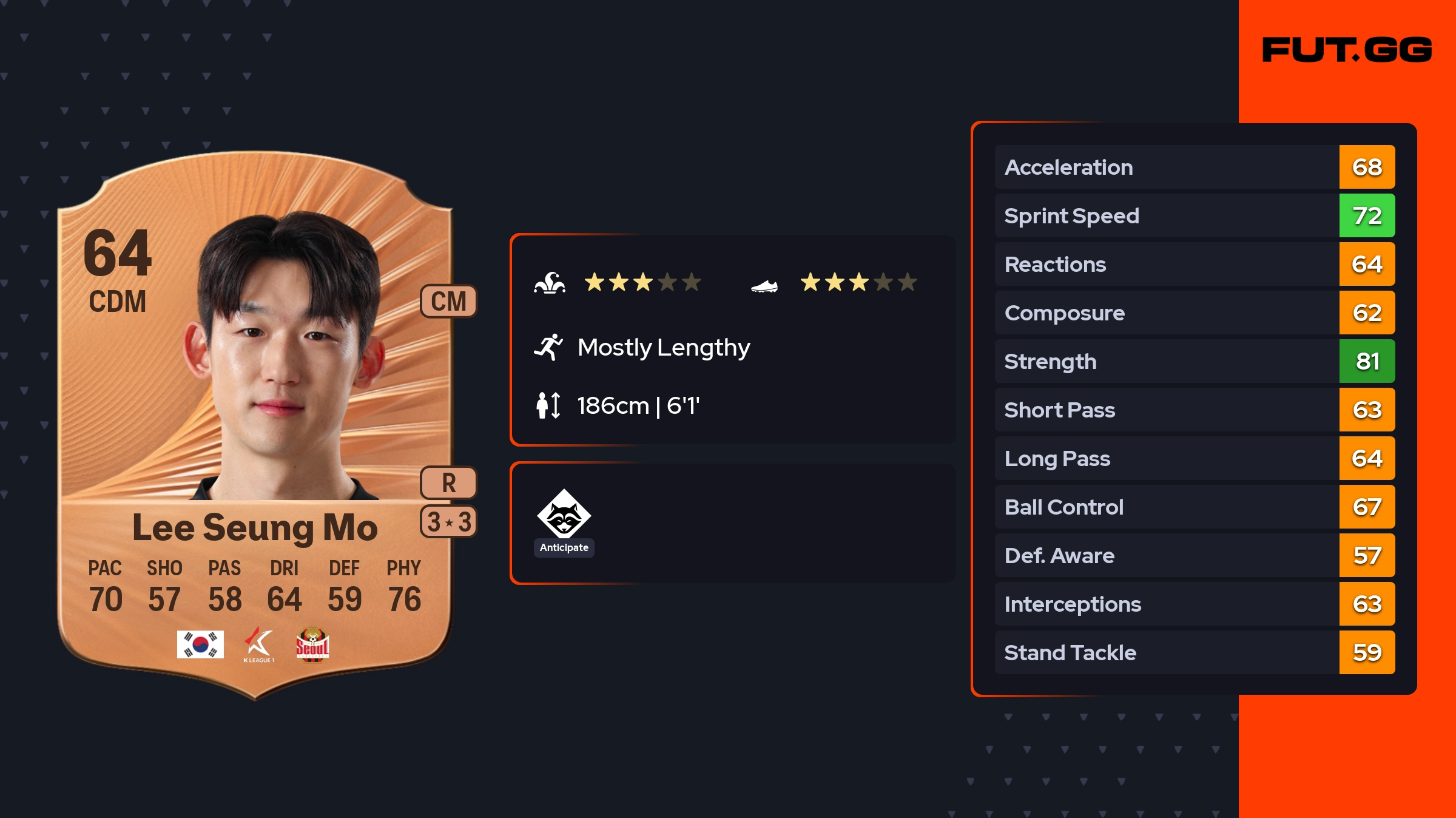The height and width of the screenshot is (818, 1456).
Task: Select the Strength stat row
Action: pos(1194,362)
